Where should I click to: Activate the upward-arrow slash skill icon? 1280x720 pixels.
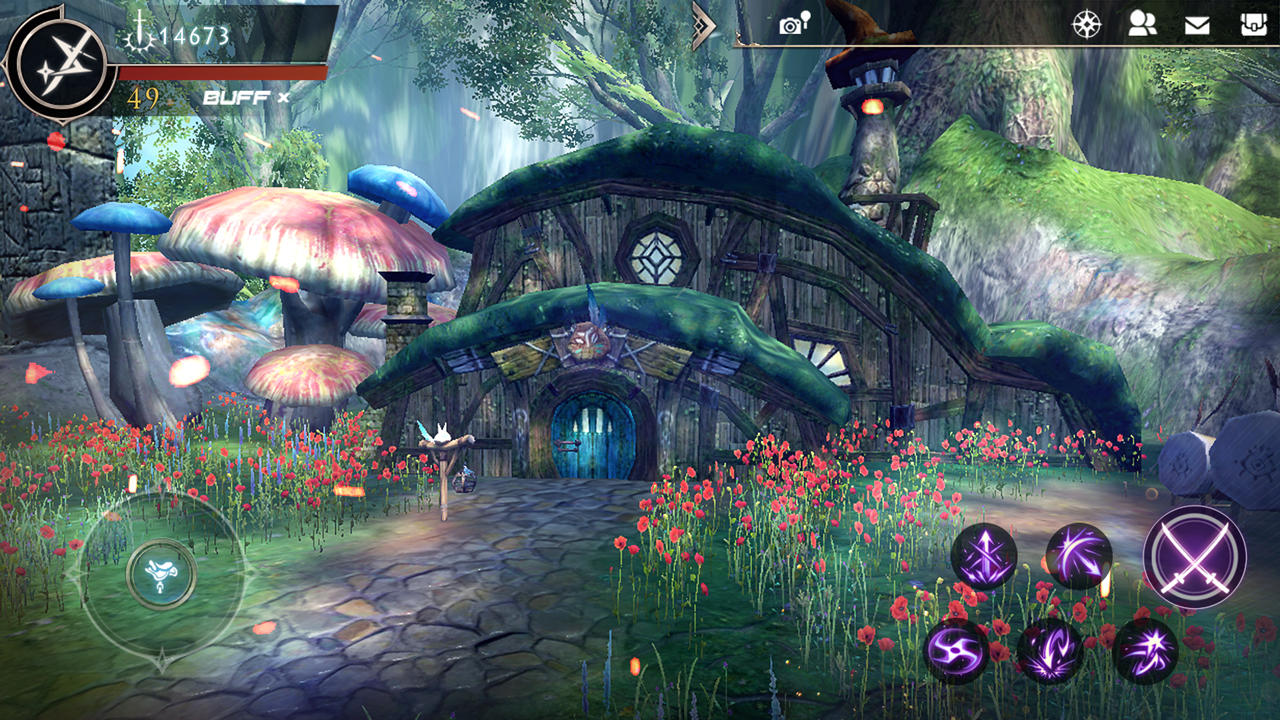pyautogui.click(x=984, y=554)
